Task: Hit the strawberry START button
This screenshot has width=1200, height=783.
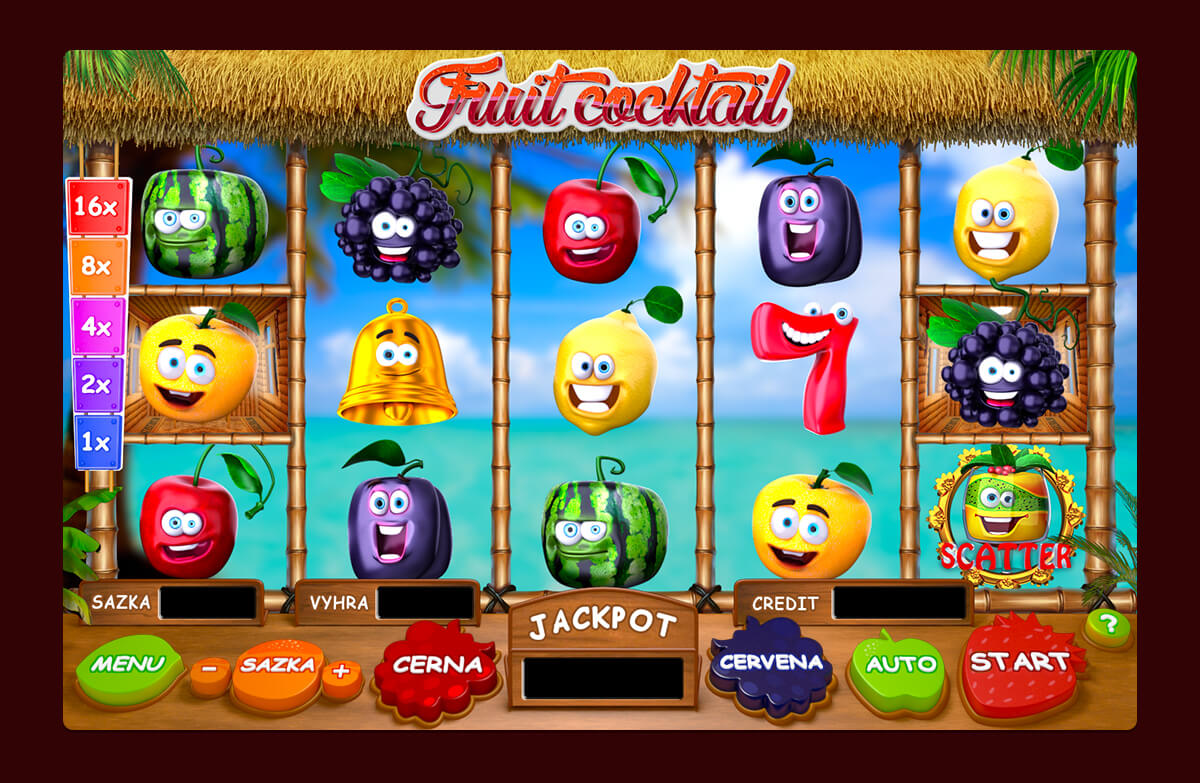Action: pos(1020,664)
